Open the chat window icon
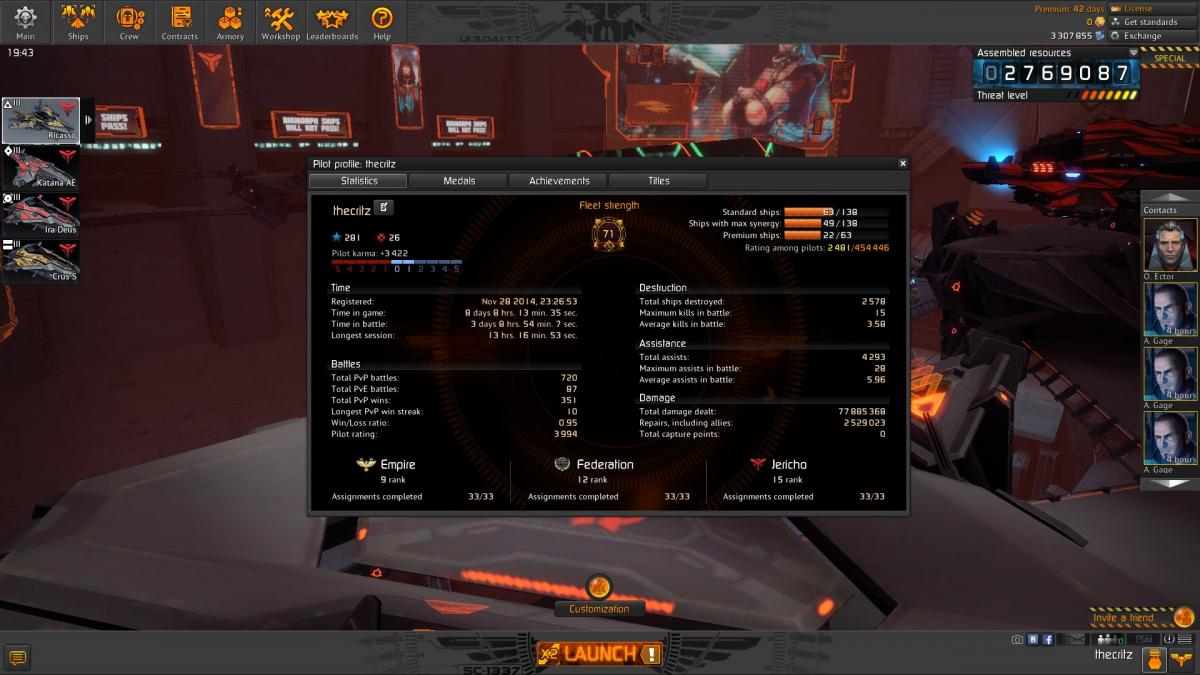 17,657
